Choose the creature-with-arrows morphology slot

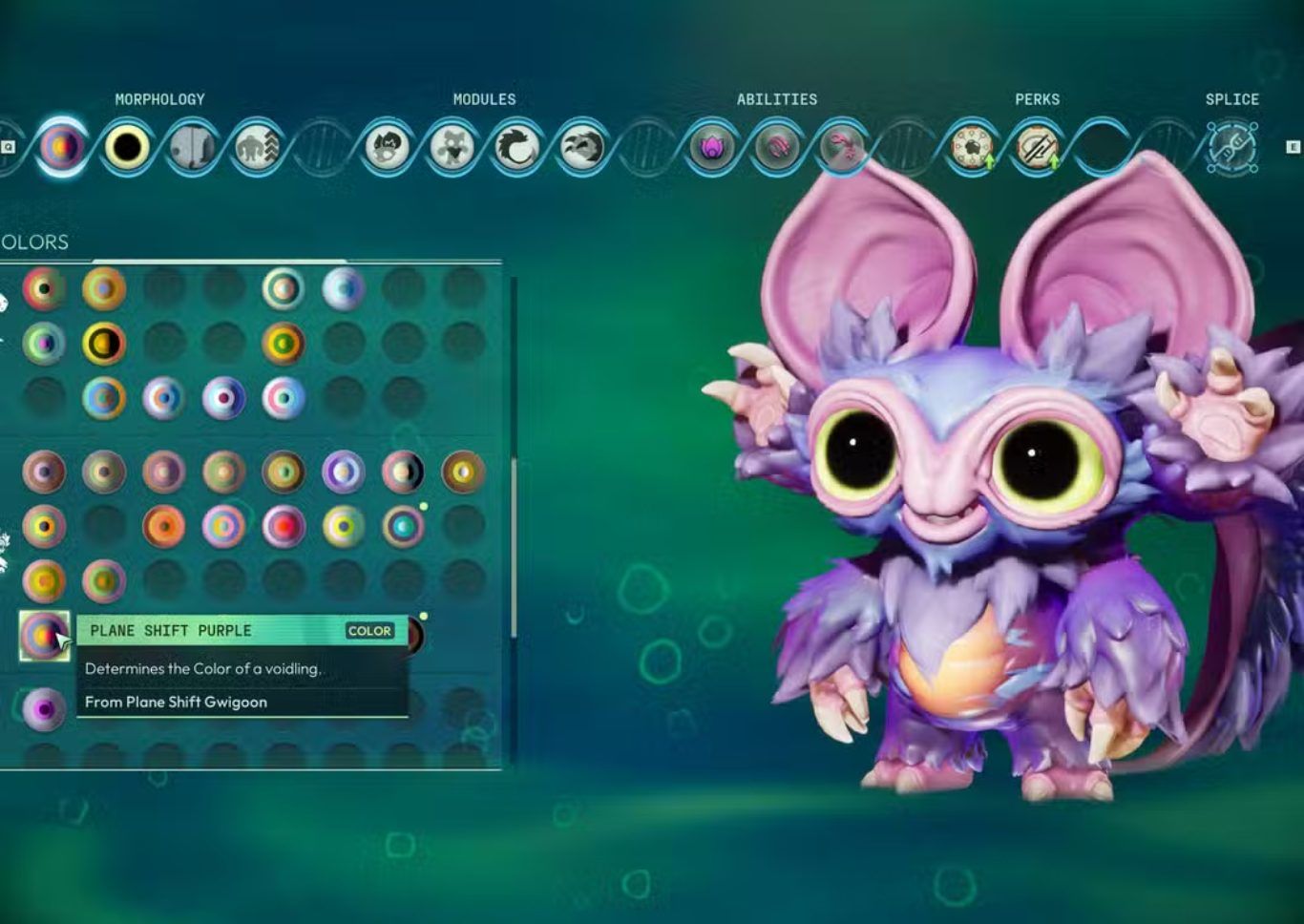[257, 147]
